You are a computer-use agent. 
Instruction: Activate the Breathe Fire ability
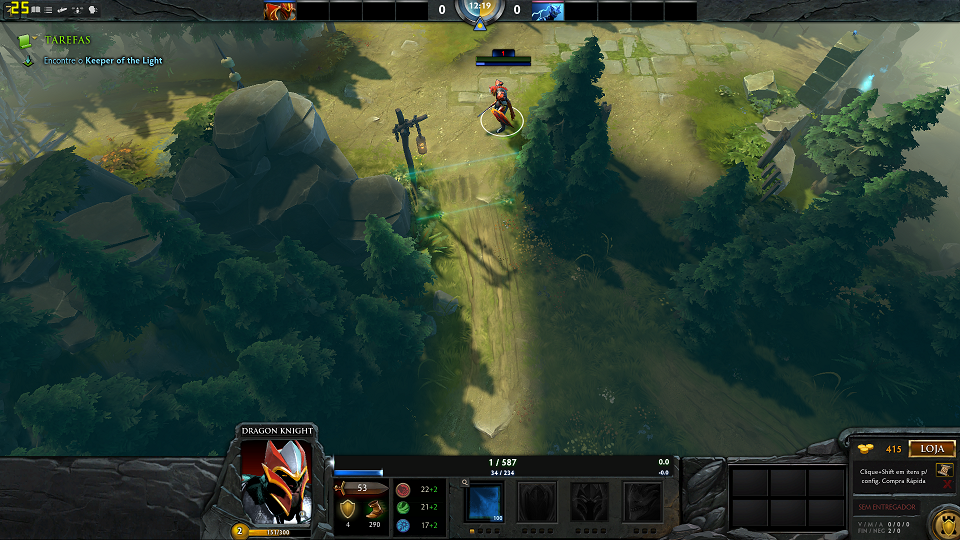pyautogui.click(x=486, y=501)
